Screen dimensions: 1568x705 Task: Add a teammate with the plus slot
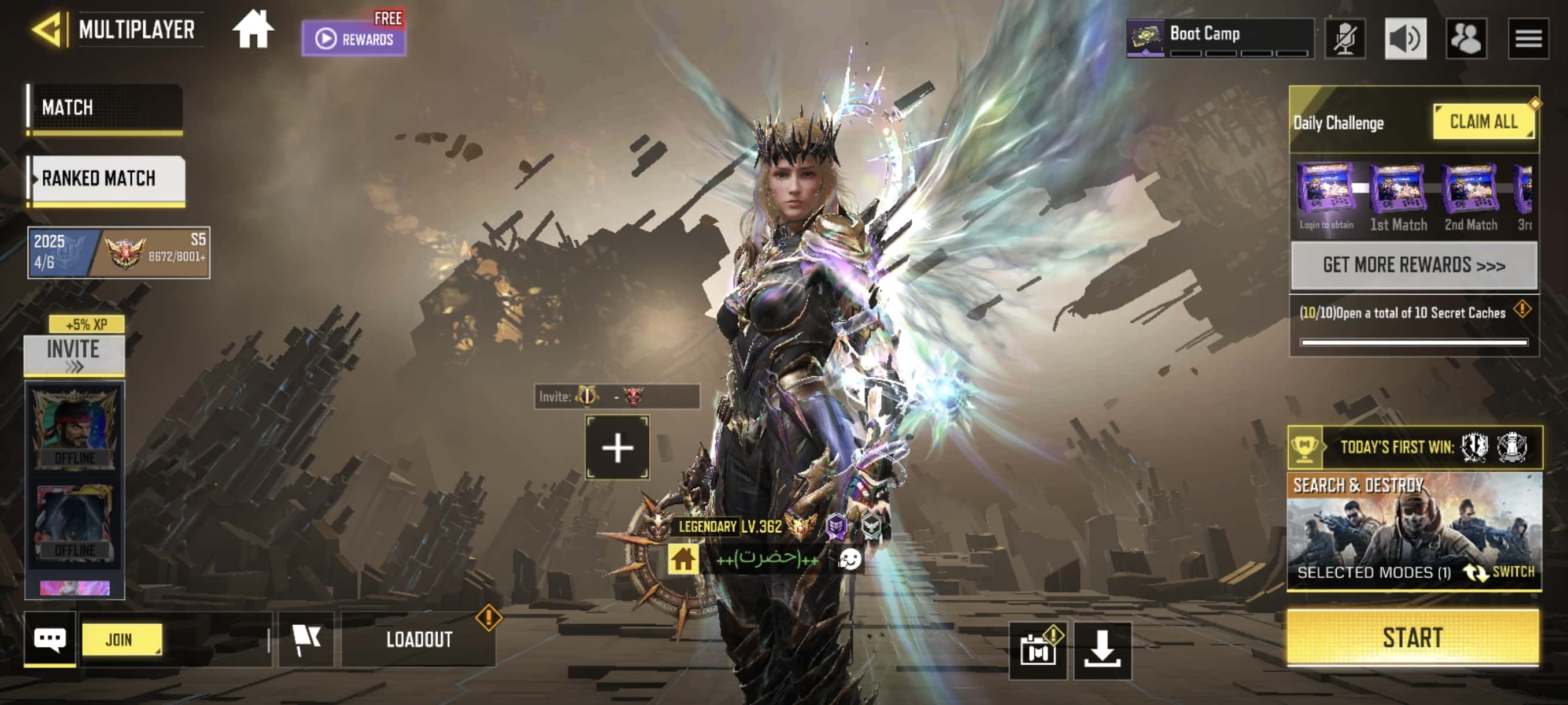(616, 448)
